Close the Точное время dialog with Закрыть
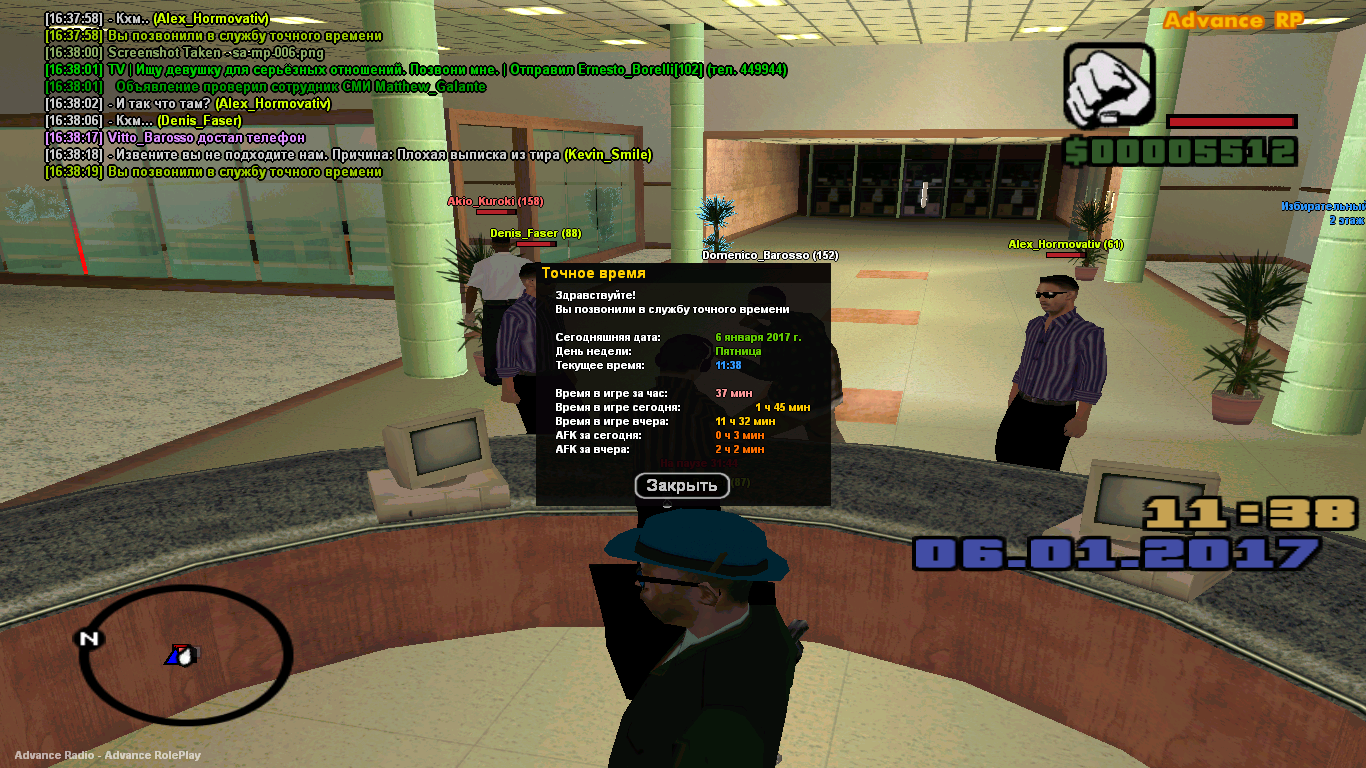The image size is (1366, 768). 682,486
